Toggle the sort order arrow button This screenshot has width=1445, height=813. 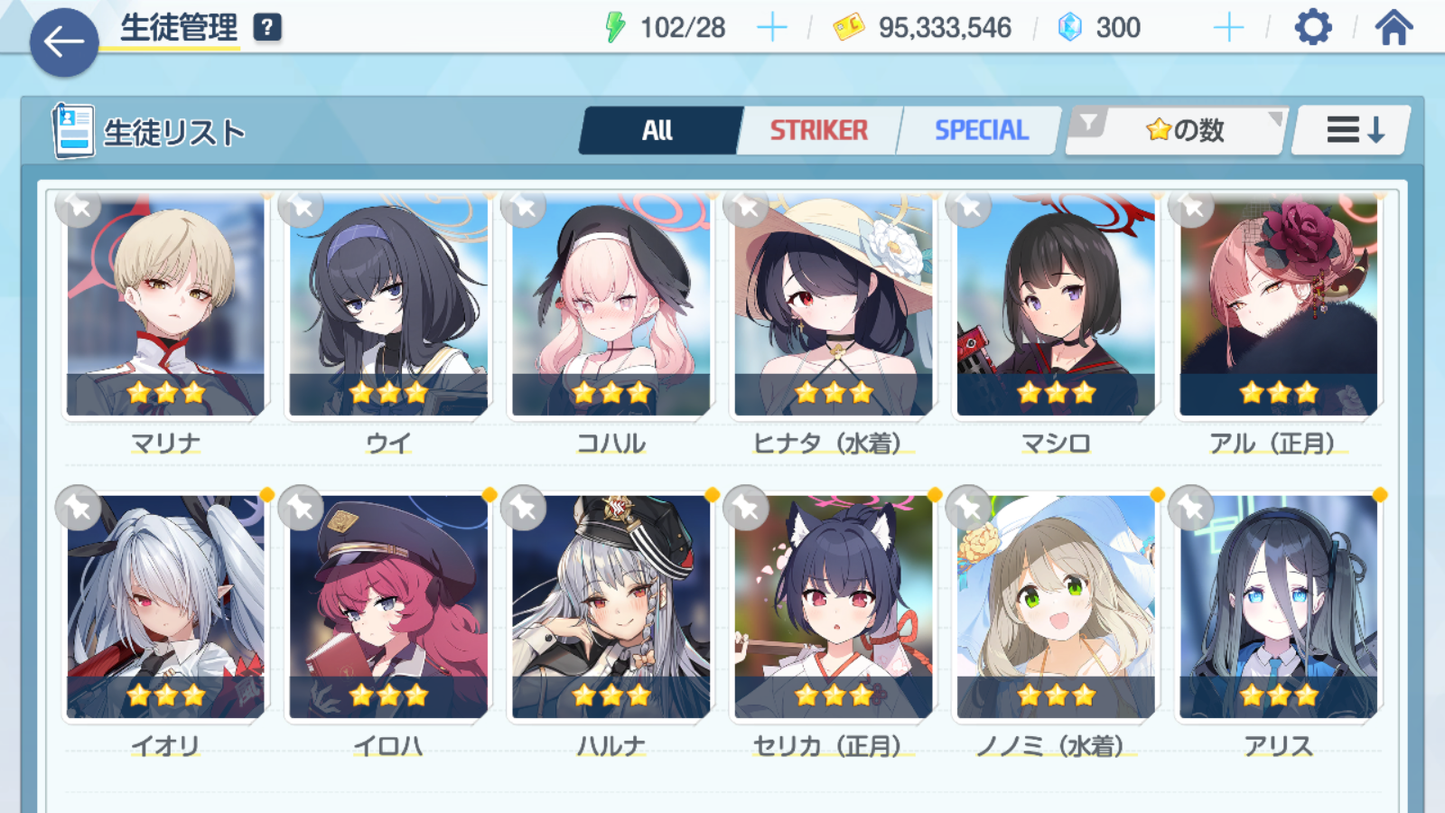coord(1352,130)
